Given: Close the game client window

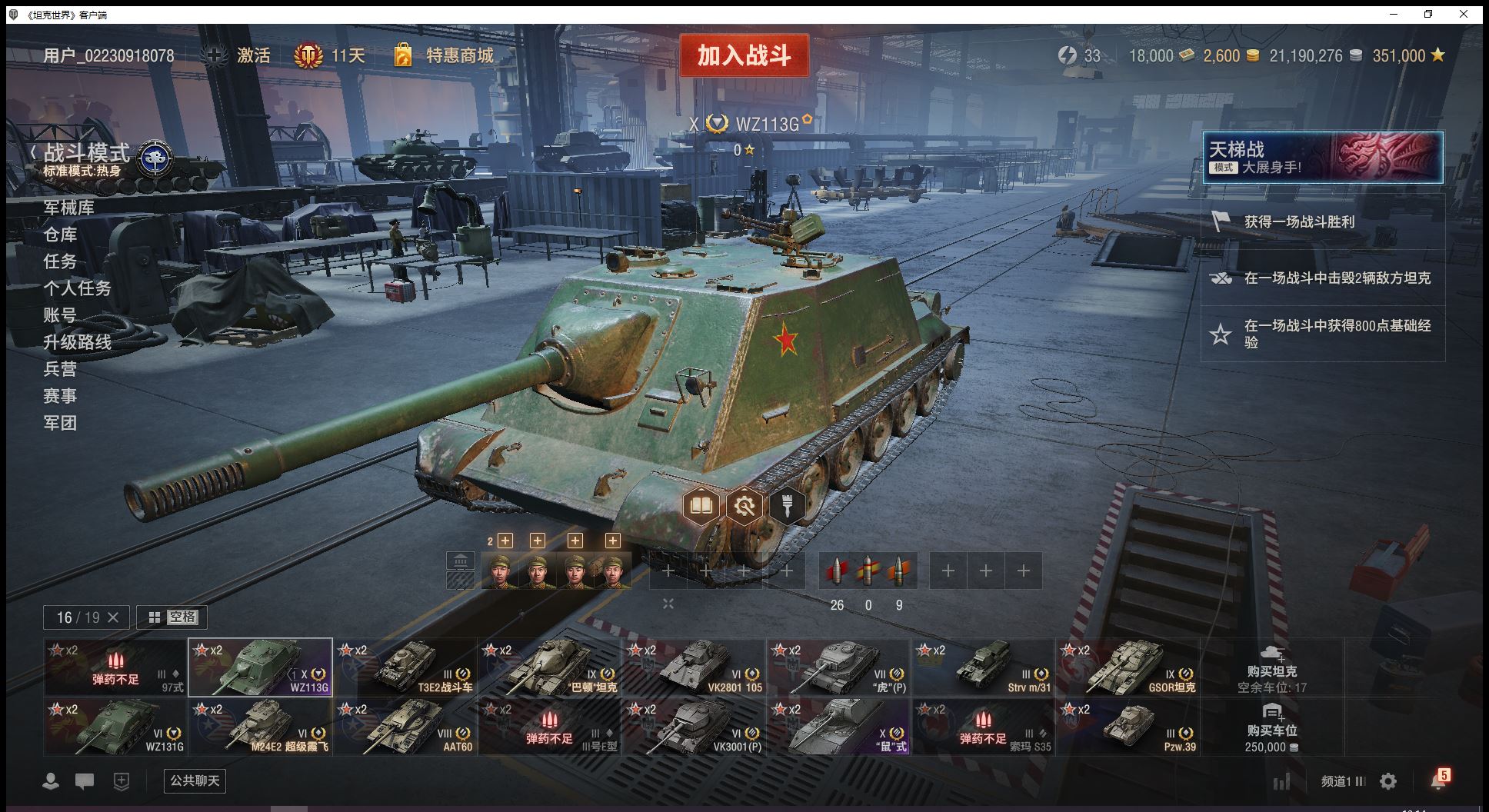Looking at the screenshot, I should 1464,14.
